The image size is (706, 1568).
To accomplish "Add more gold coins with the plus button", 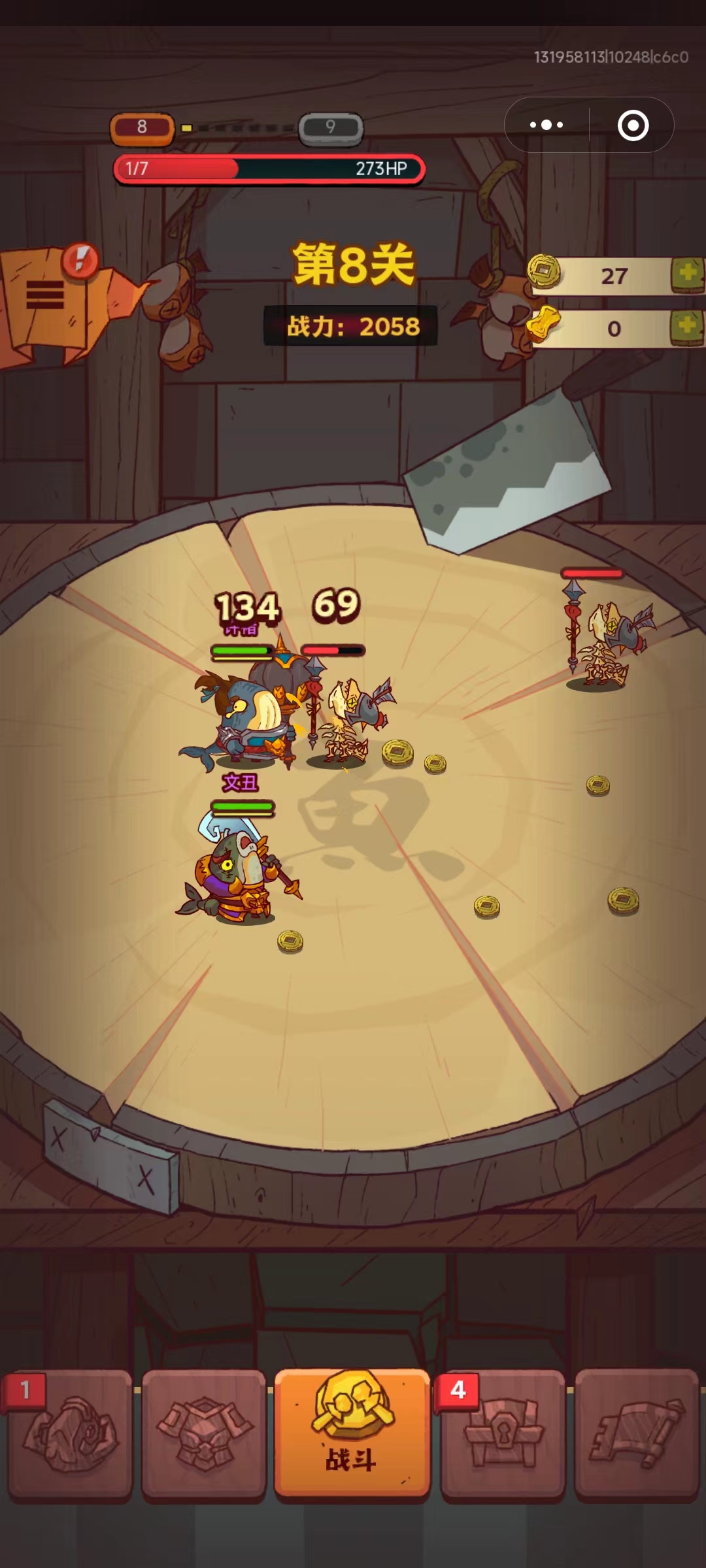I will 687,274.
